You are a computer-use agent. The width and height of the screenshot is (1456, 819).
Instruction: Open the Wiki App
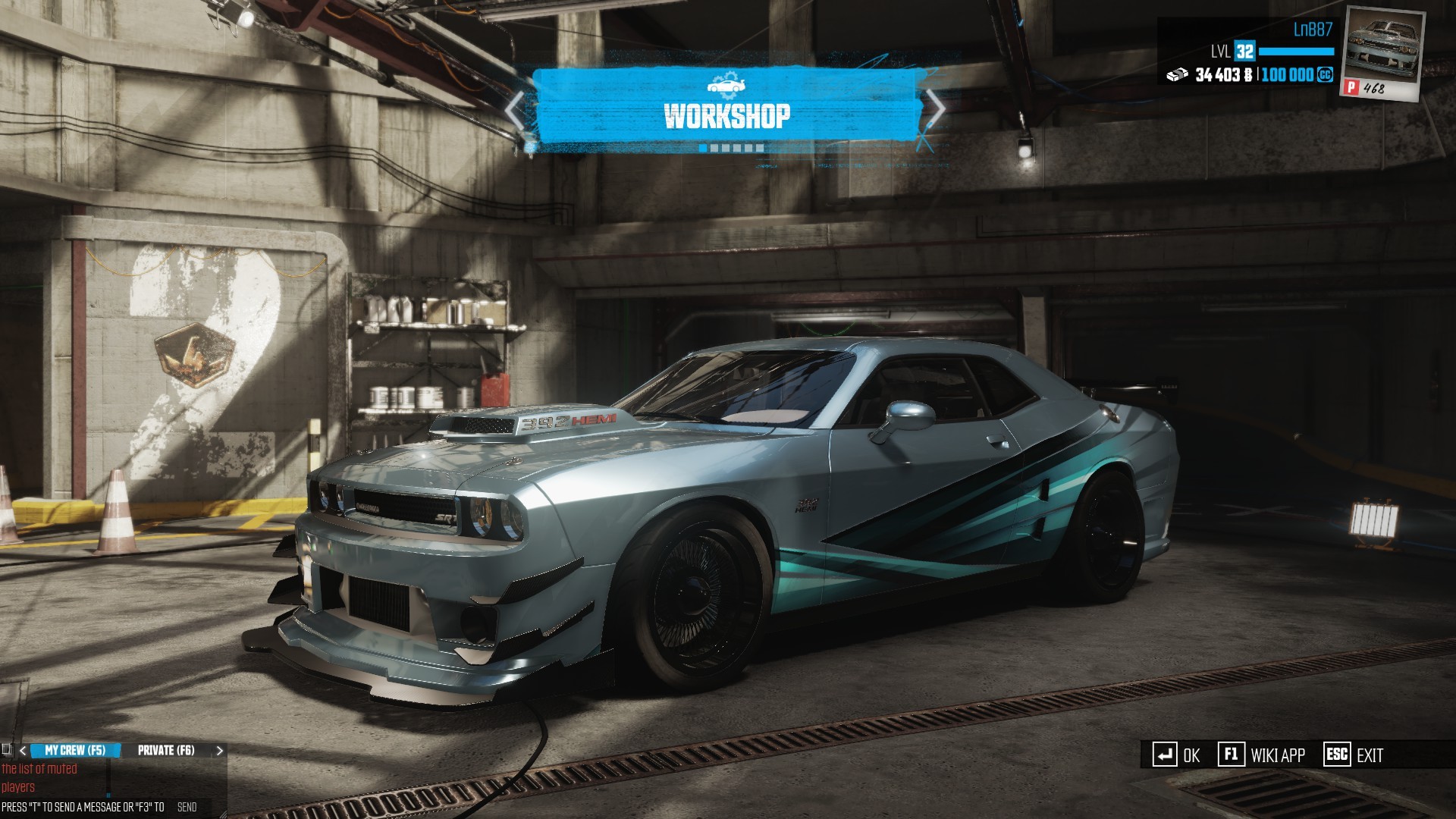[1263, 755]
